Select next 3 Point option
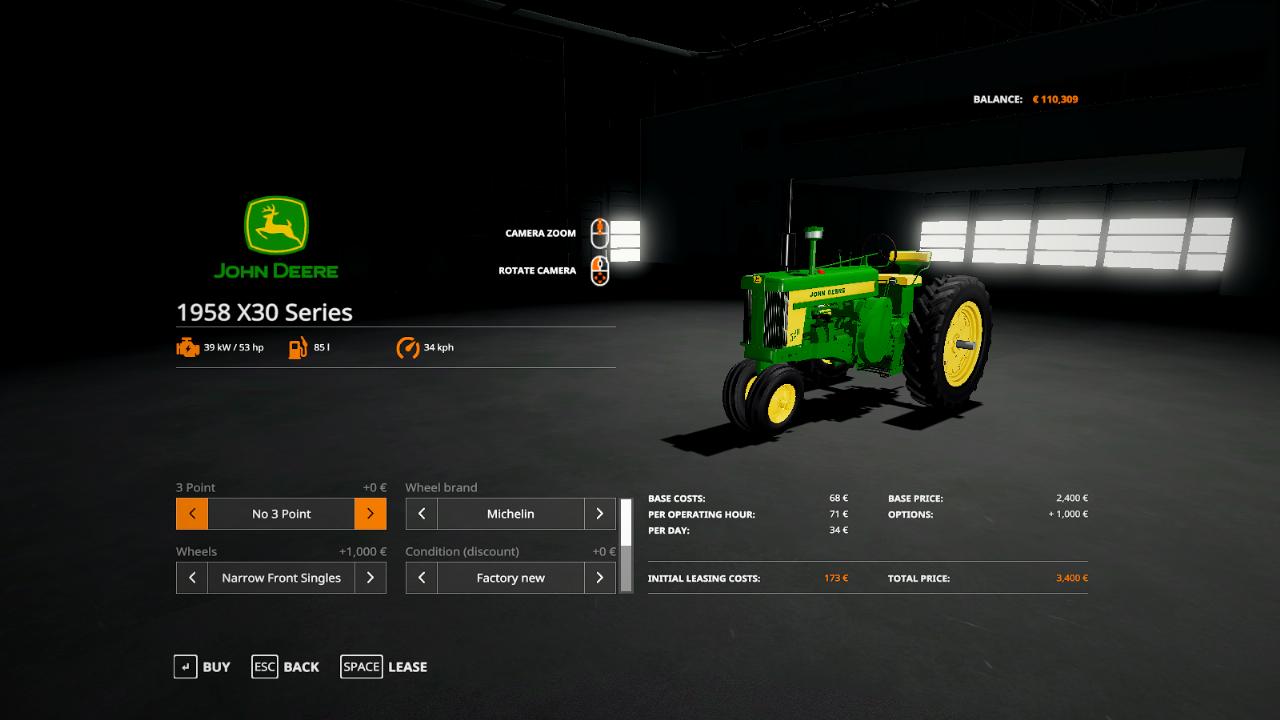The image size is (1280, 720). (x=370, y=514)
